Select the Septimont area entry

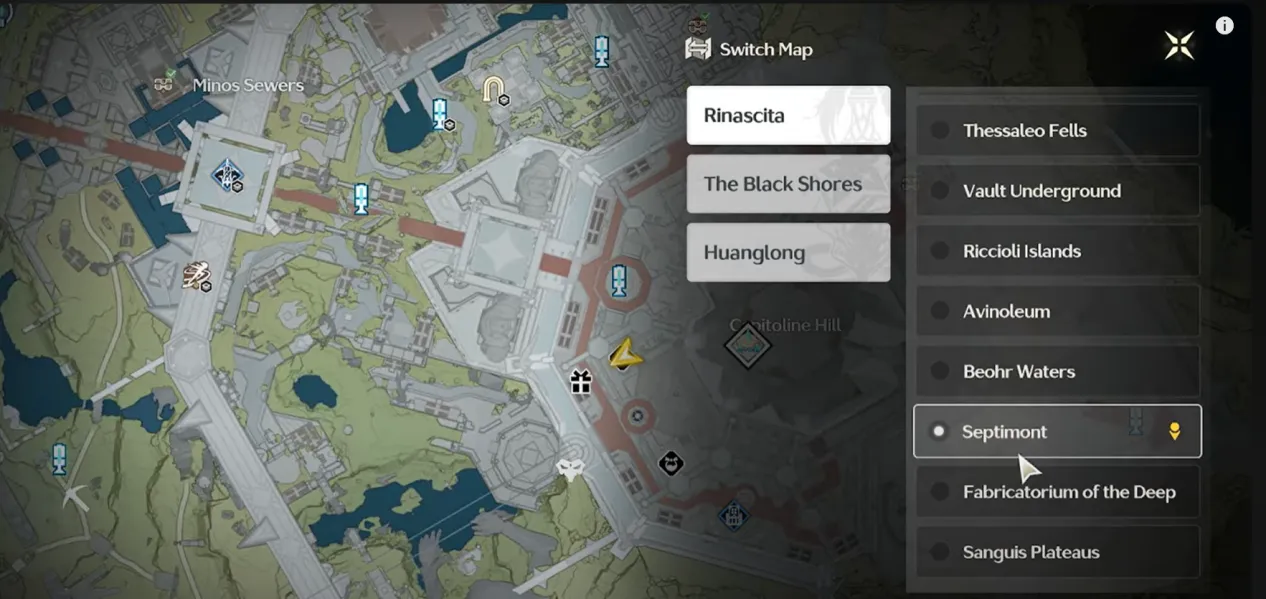pyautogui.click(x=1057, y=432)
